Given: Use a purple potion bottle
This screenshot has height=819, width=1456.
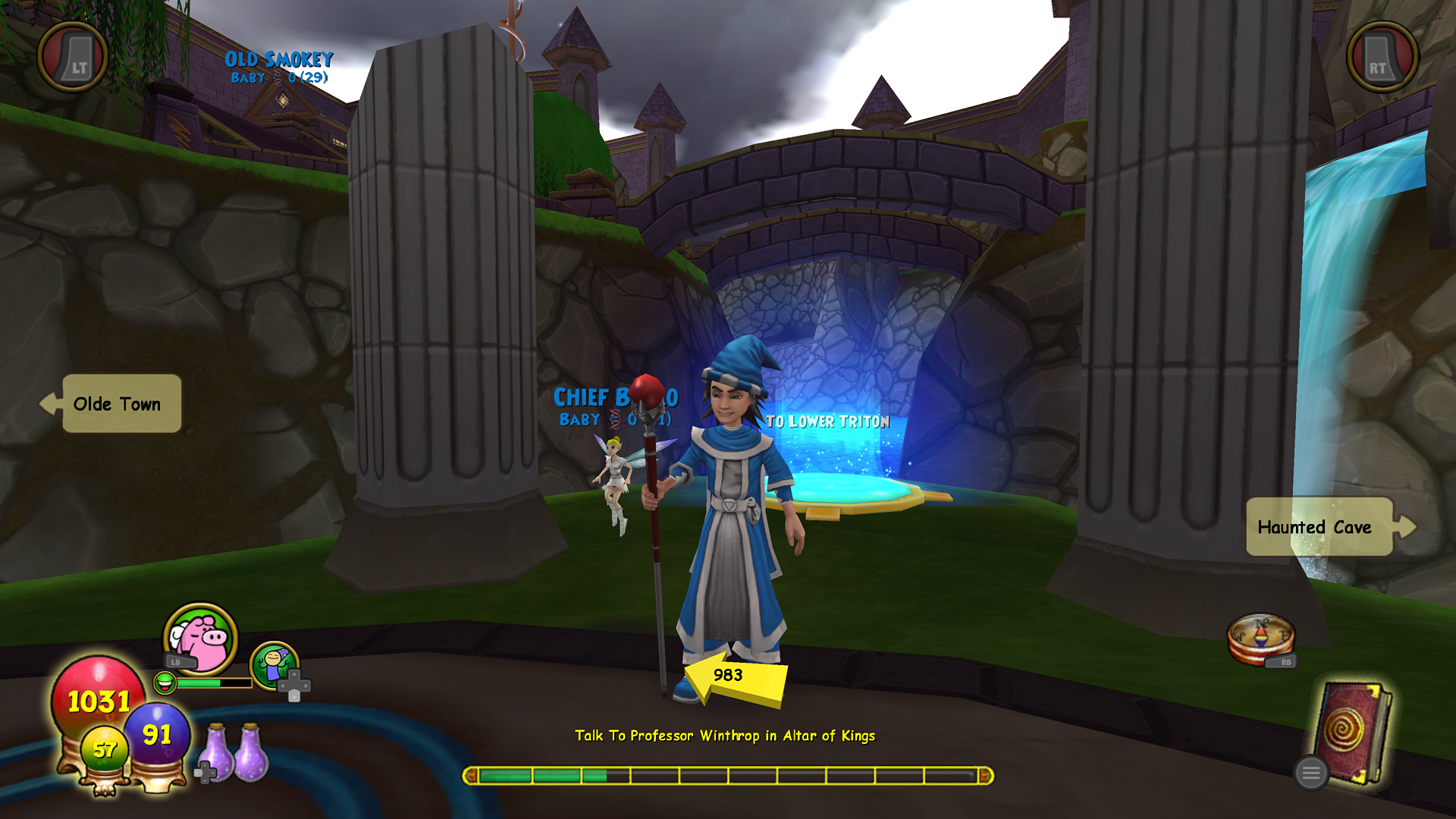Looking at the screenshot, I should [249, 752].
